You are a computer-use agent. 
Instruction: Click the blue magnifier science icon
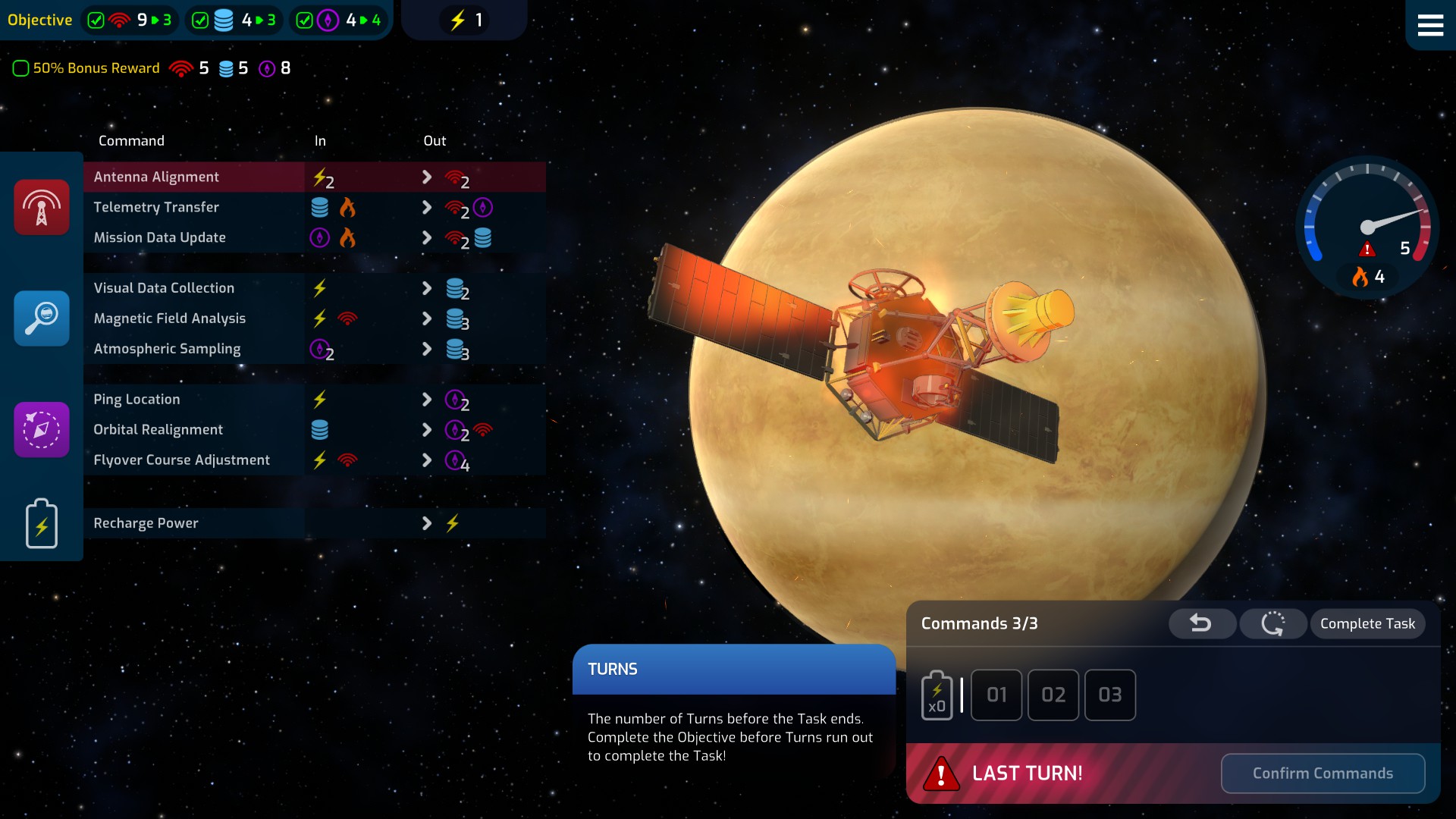(42, 318)
